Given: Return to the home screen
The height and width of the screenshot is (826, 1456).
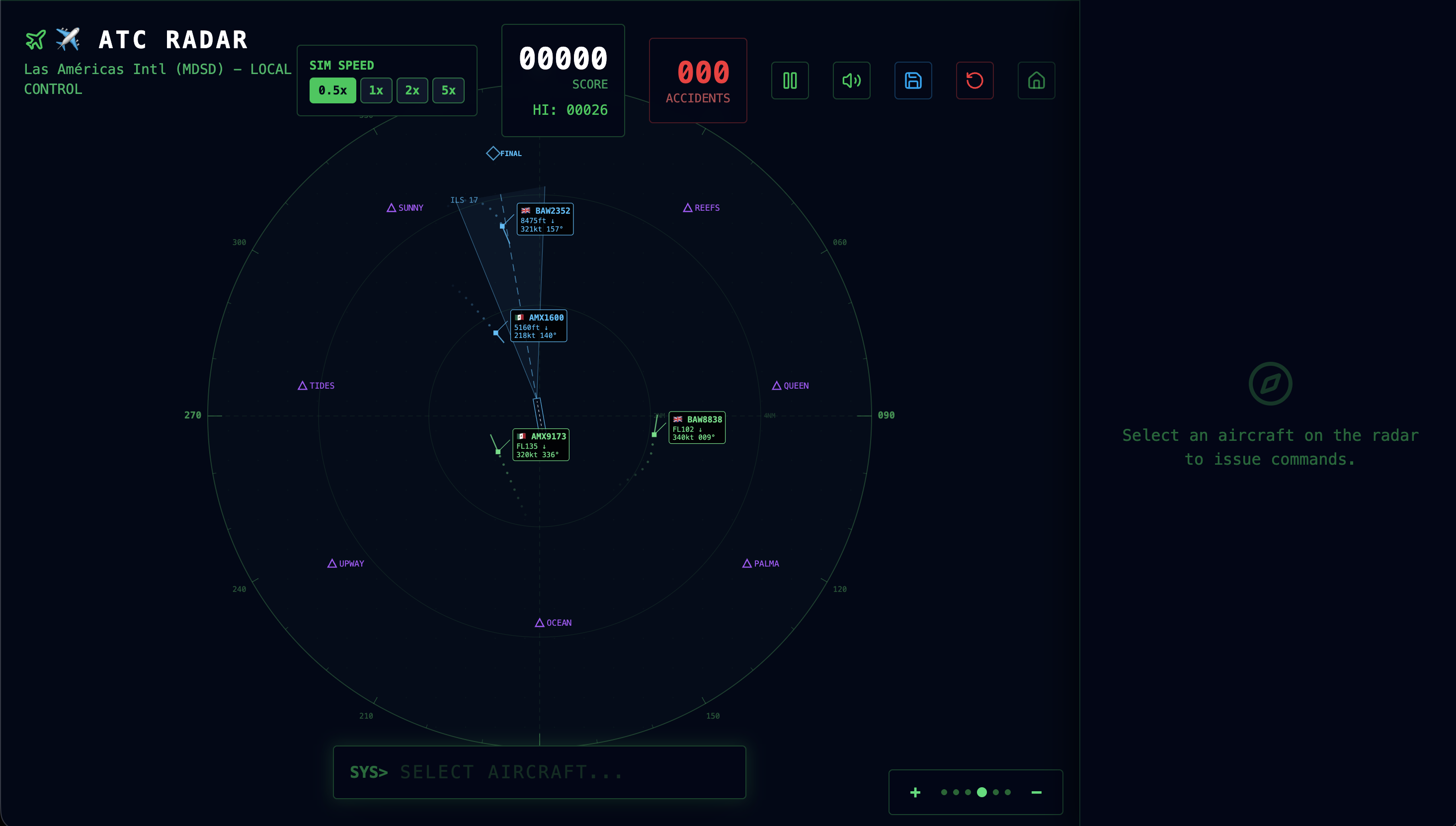Looking at the screenshot, I should [1036, 81].
